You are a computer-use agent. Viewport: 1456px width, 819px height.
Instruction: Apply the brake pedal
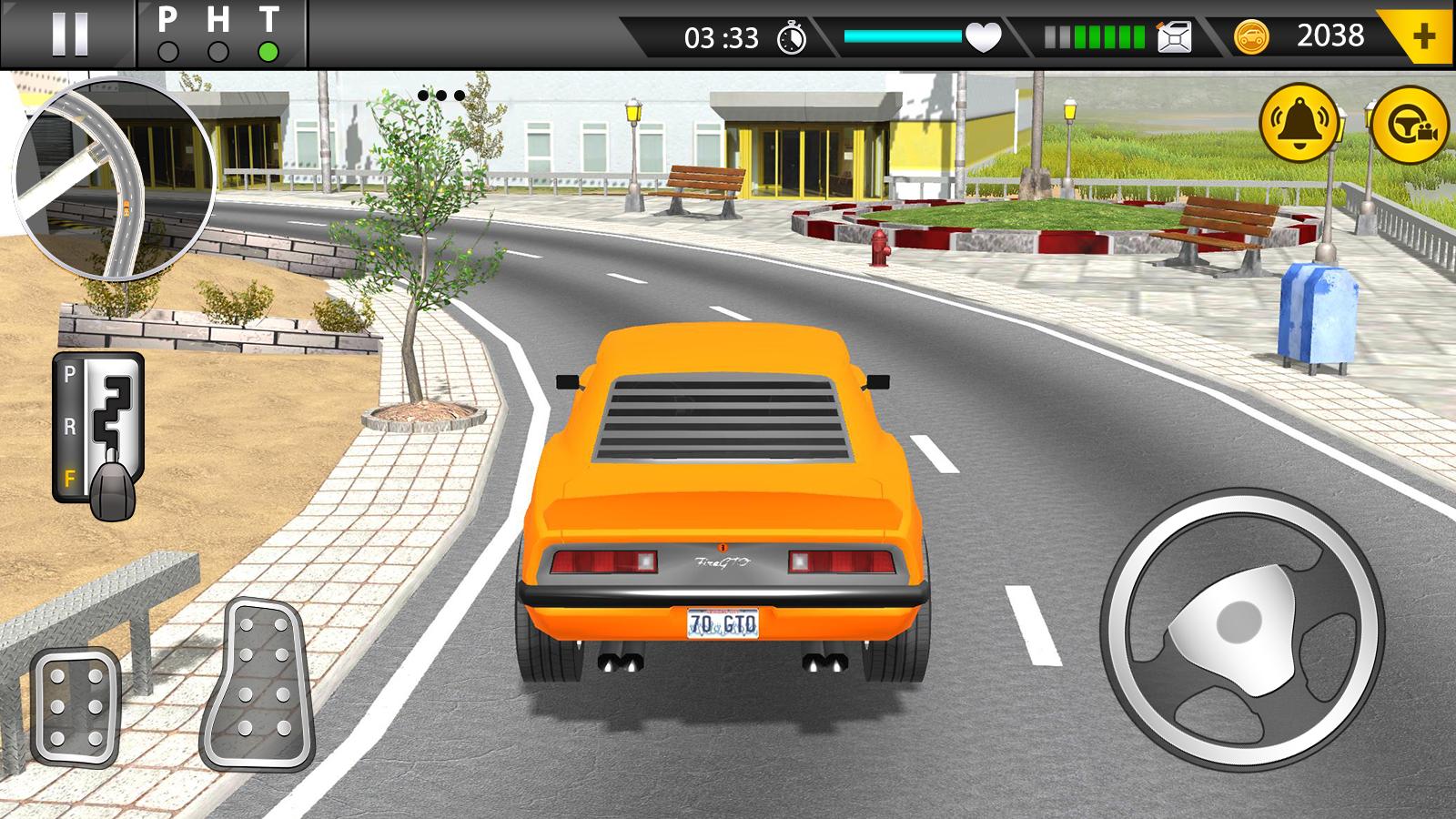click(x=76, y=706)
